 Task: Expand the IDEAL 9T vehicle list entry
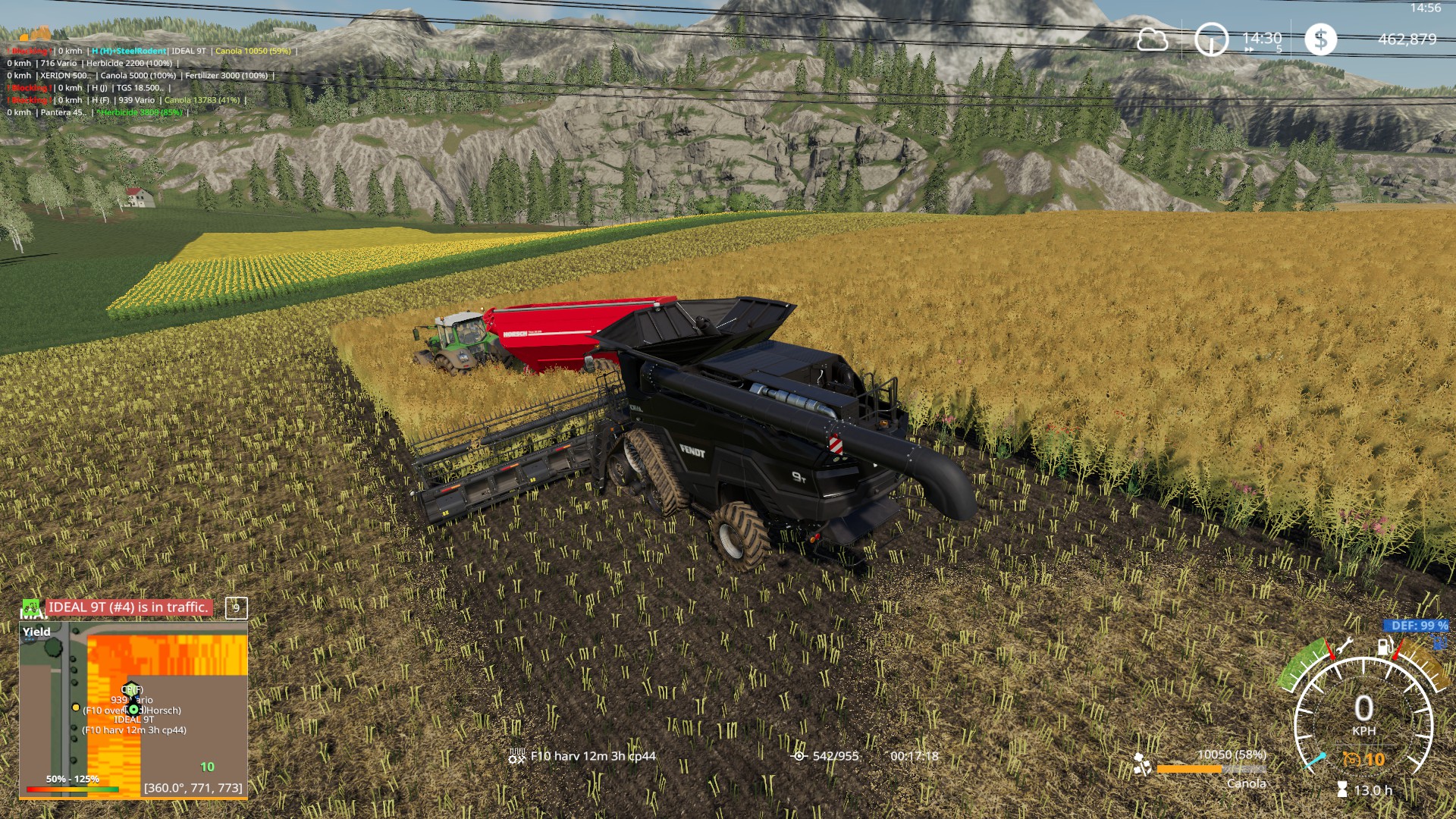[x=189, y=52]
